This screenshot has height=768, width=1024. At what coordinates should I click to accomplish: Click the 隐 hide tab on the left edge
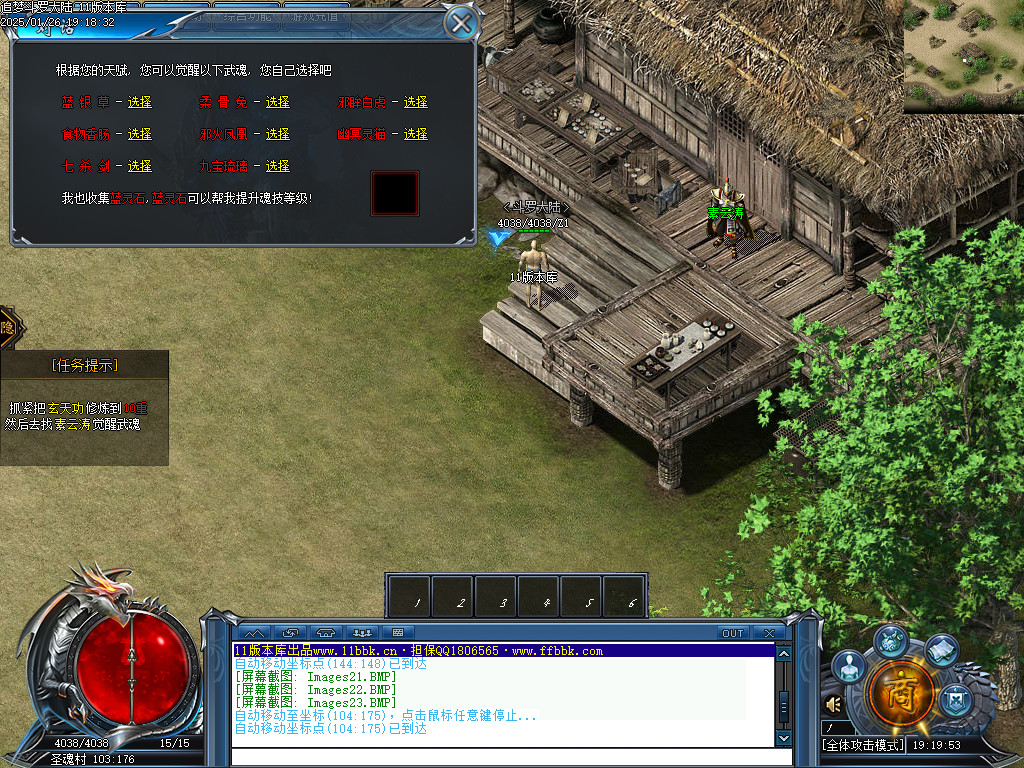point(8,327)
